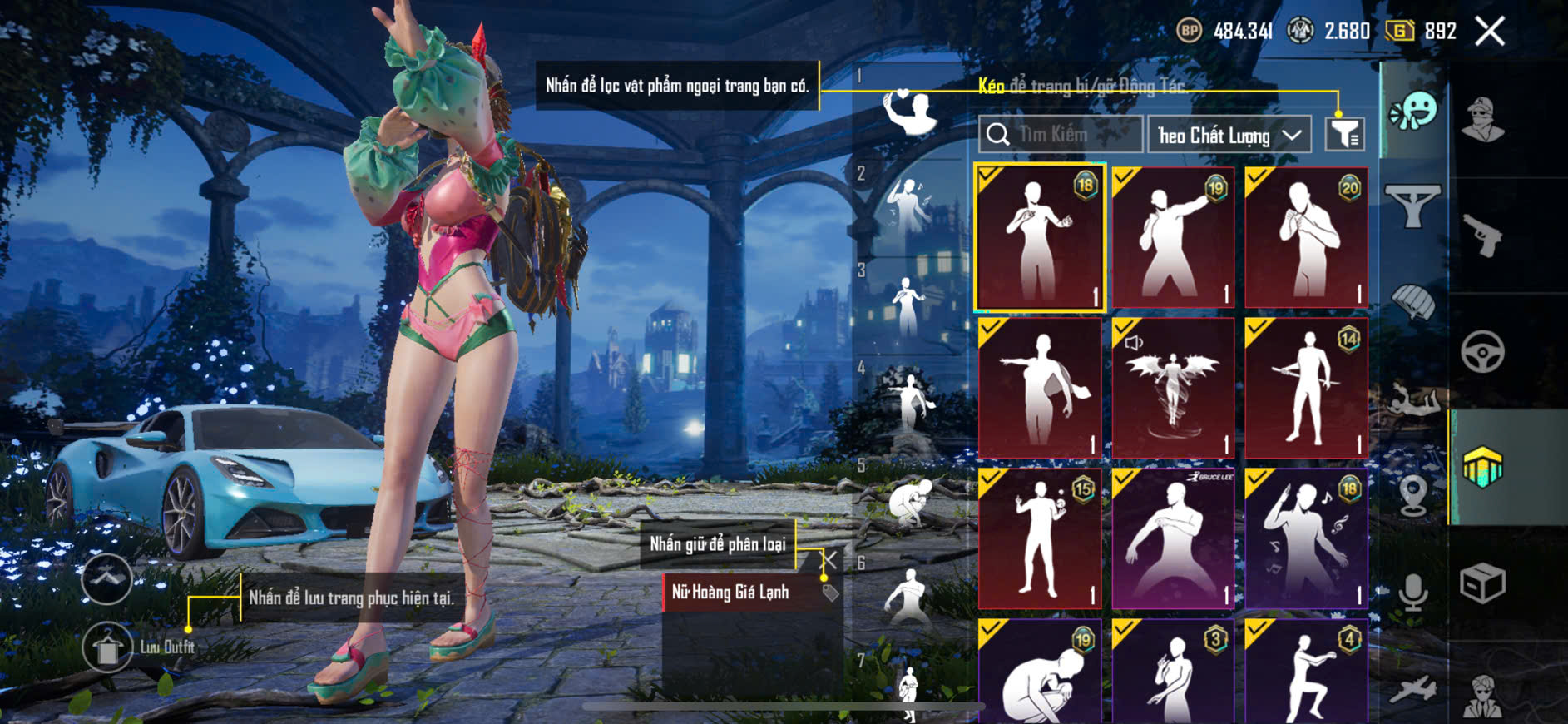Select the staff-holding emote with badge 14
Viewport: 1568px width, 724px height.
pos(1306,388)
